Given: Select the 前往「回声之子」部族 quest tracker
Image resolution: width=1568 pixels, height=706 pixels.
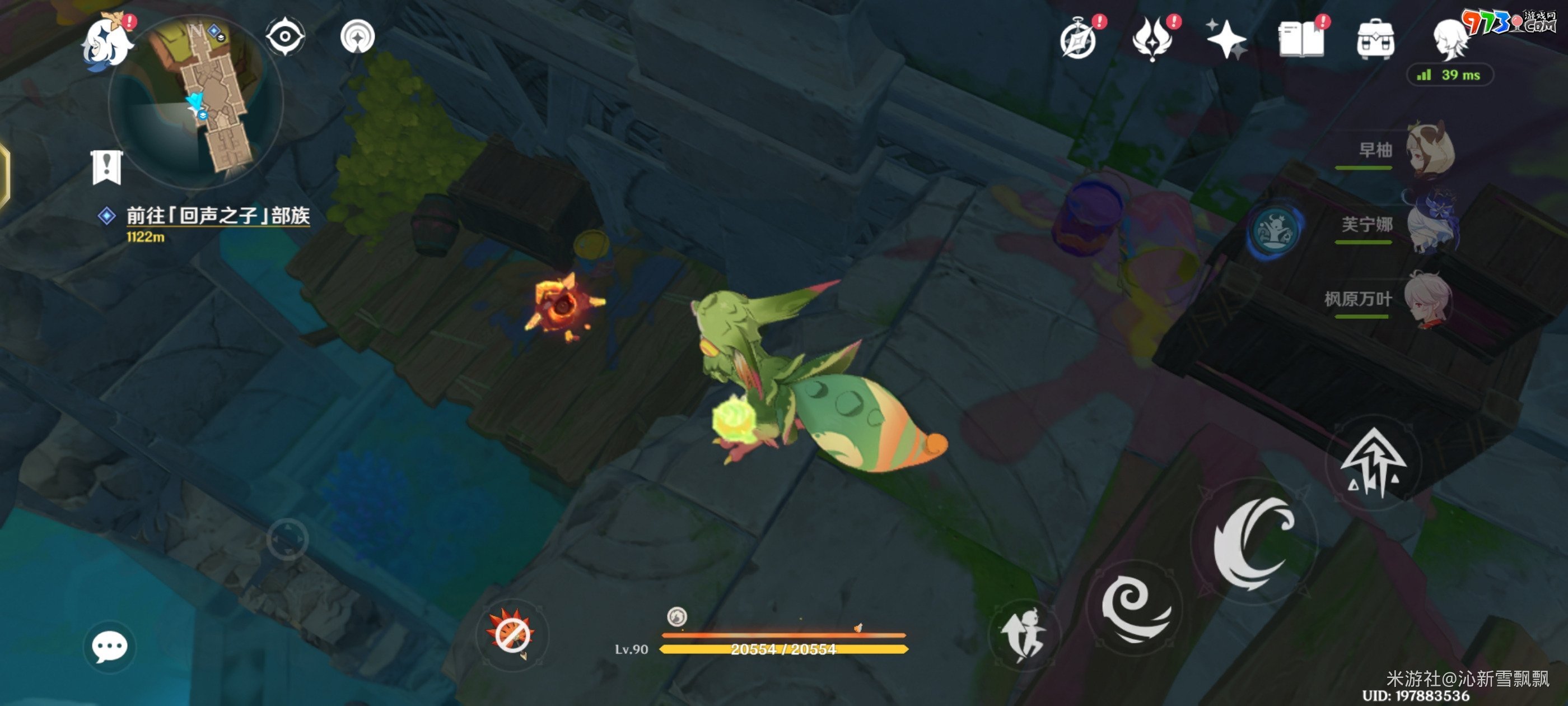Looking at the screenshot, I should pyautogui.click(x=217, y=216).
